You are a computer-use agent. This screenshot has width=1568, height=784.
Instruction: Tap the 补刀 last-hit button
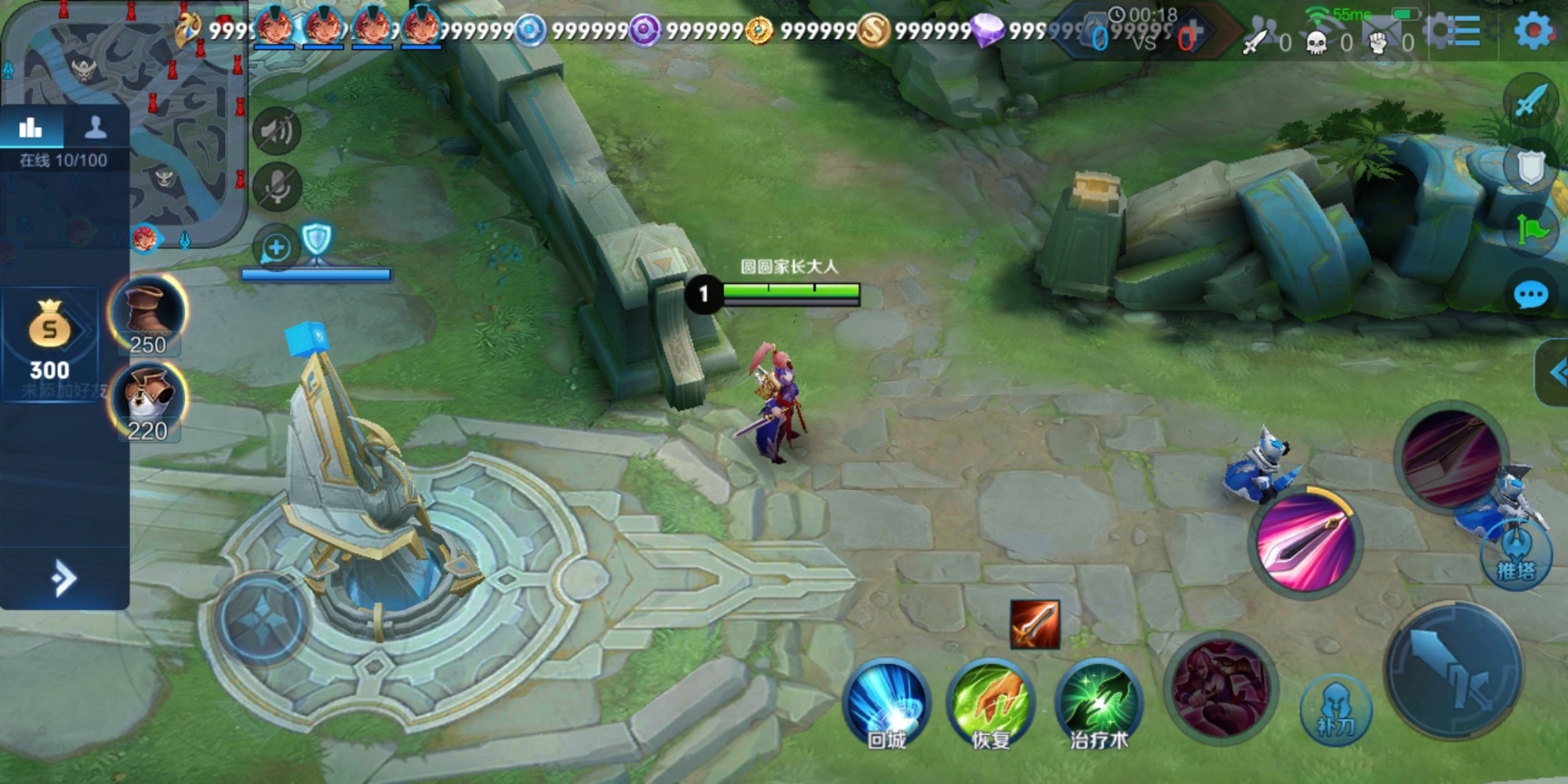tap(1336, 710)
